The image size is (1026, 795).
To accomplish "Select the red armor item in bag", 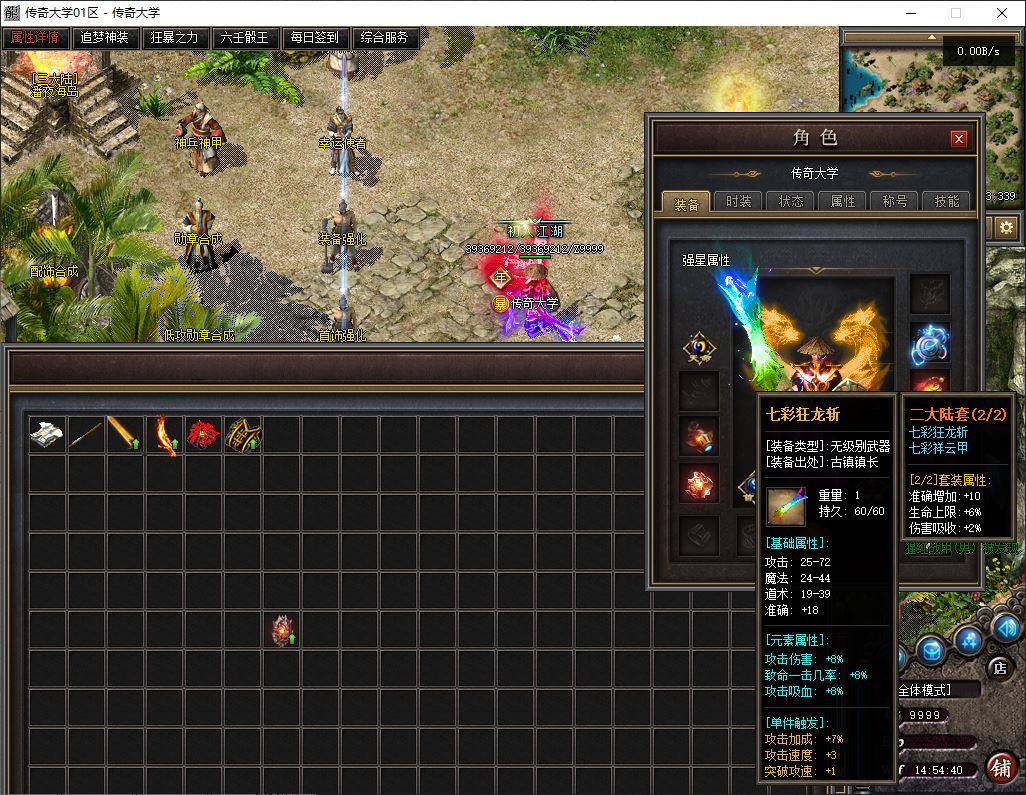I will click(203, 434).
